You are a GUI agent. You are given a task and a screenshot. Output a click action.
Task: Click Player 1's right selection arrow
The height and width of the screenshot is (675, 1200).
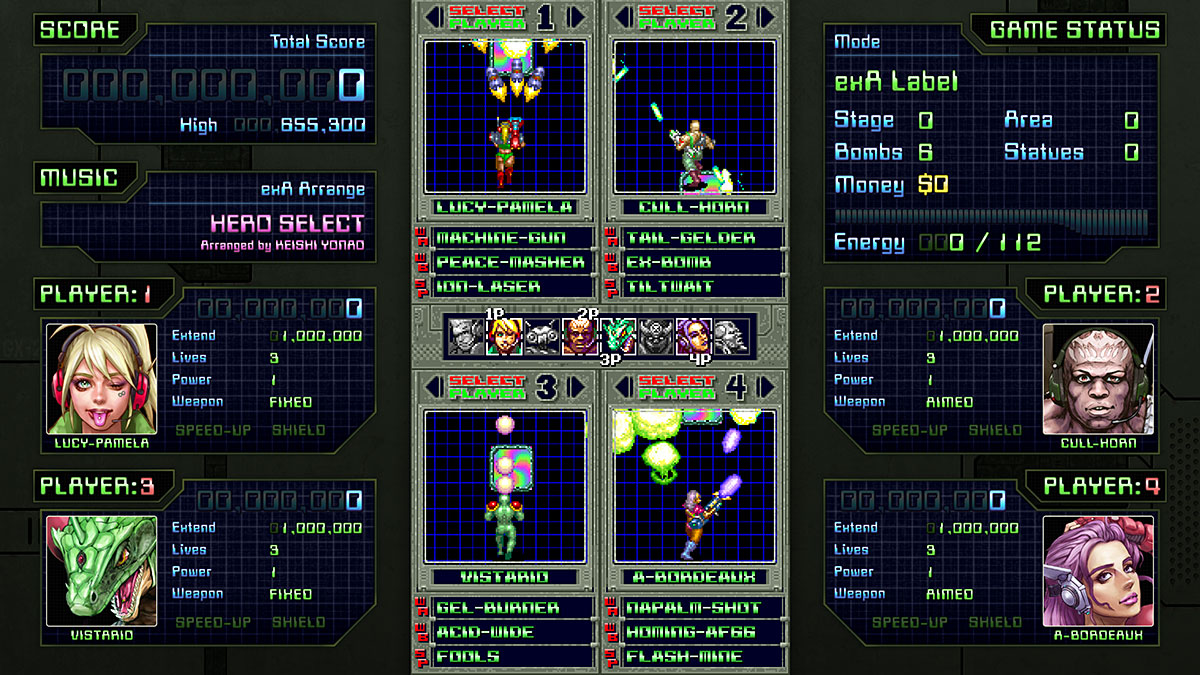point(578,17)
